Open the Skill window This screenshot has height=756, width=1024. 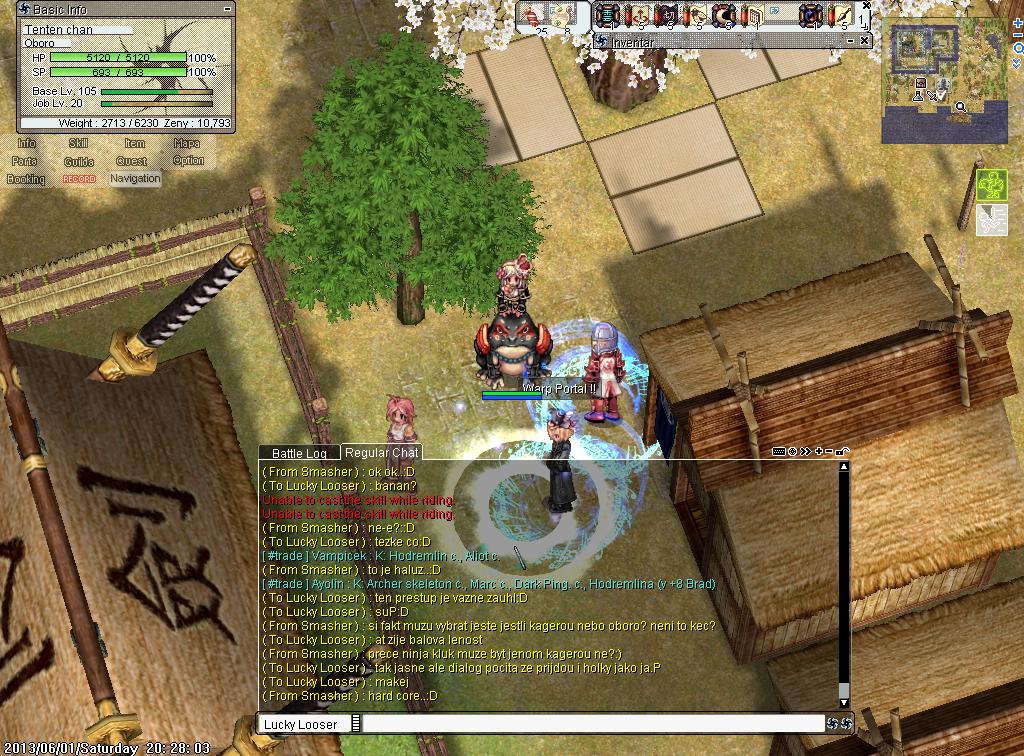click(79, 144)
